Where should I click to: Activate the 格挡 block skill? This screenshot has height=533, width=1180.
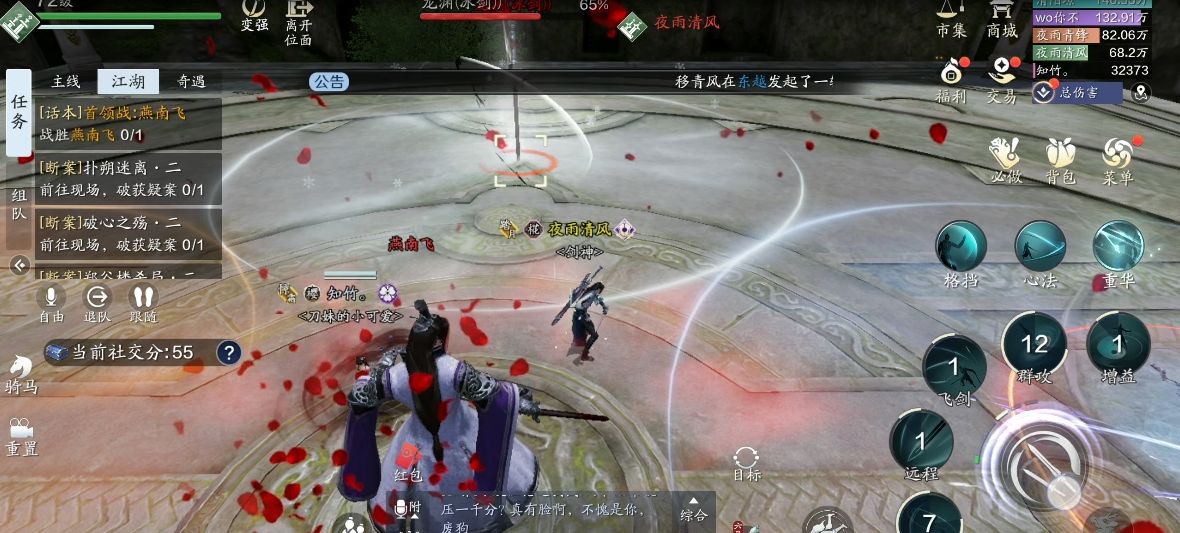pyautogui.click(x=961, y=249)
